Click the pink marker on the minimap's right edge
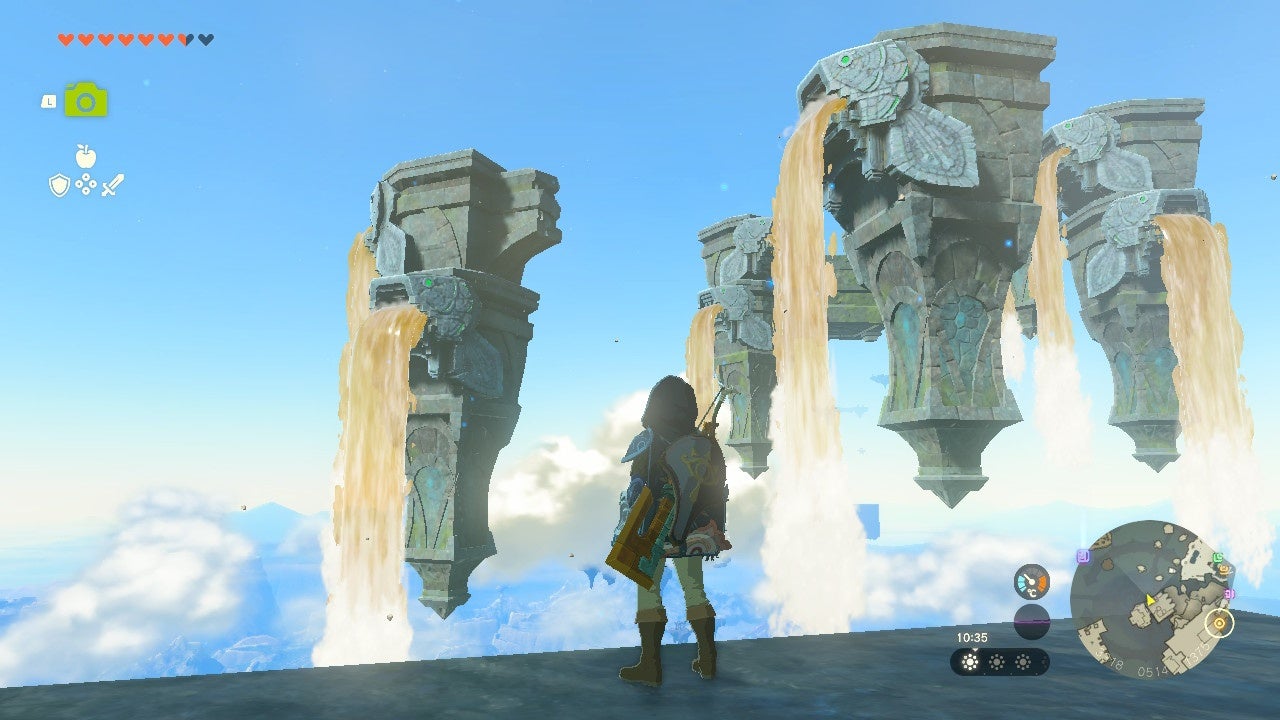The height and width of the screenshot is (720, 1280). (1229, 592)
